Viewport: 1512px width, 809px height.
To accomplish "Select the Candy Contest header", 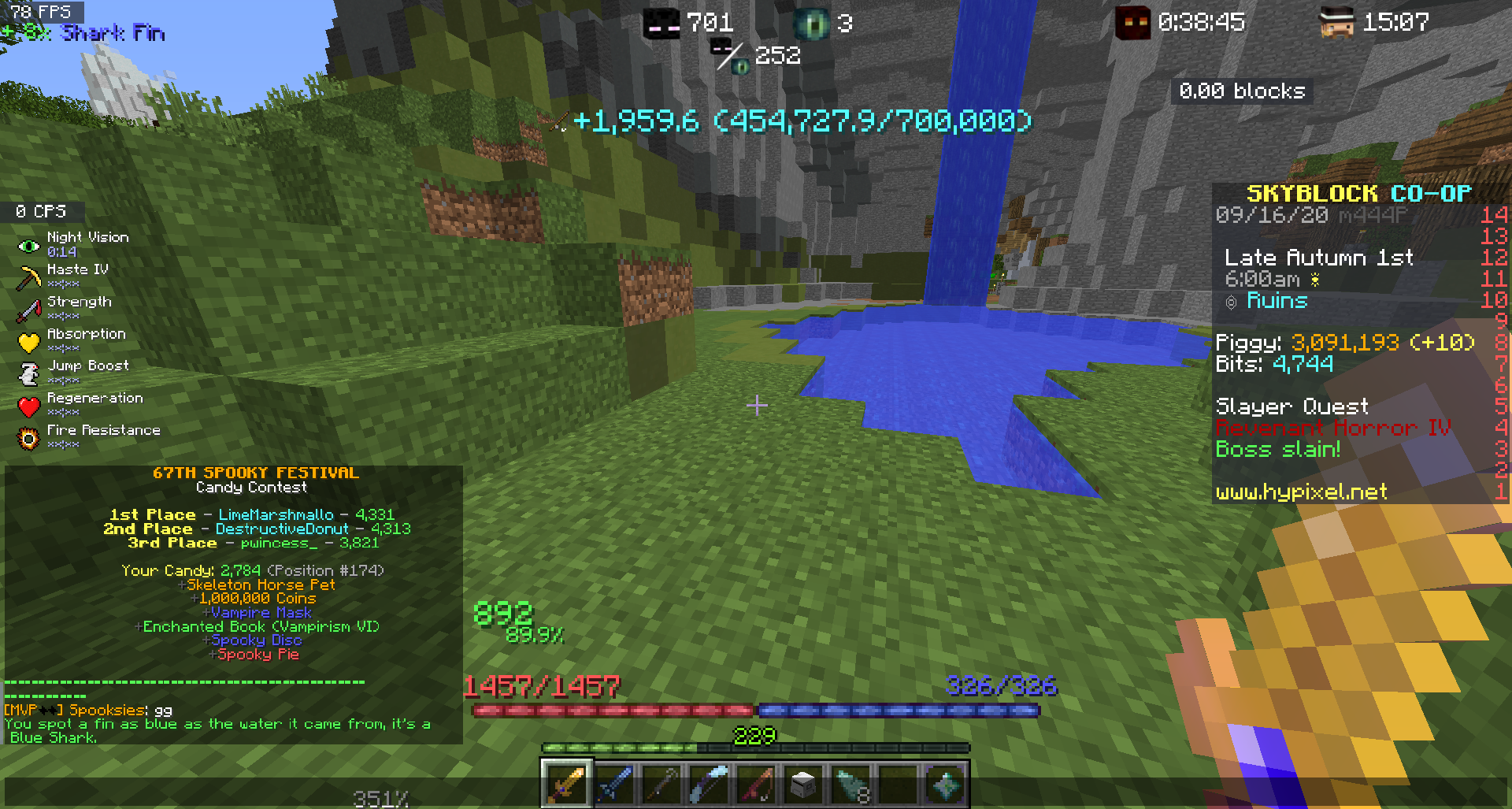I will coord(253,487).
